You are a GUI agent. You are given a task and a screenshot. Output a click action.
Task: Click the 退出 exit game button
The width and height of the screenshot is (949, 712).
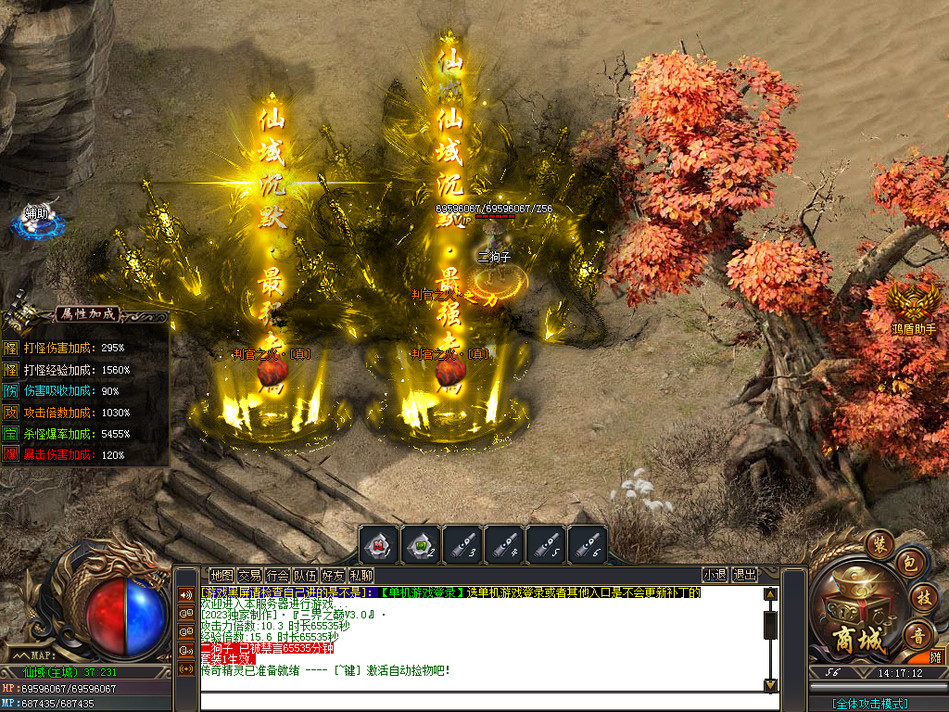coord(744,575)
